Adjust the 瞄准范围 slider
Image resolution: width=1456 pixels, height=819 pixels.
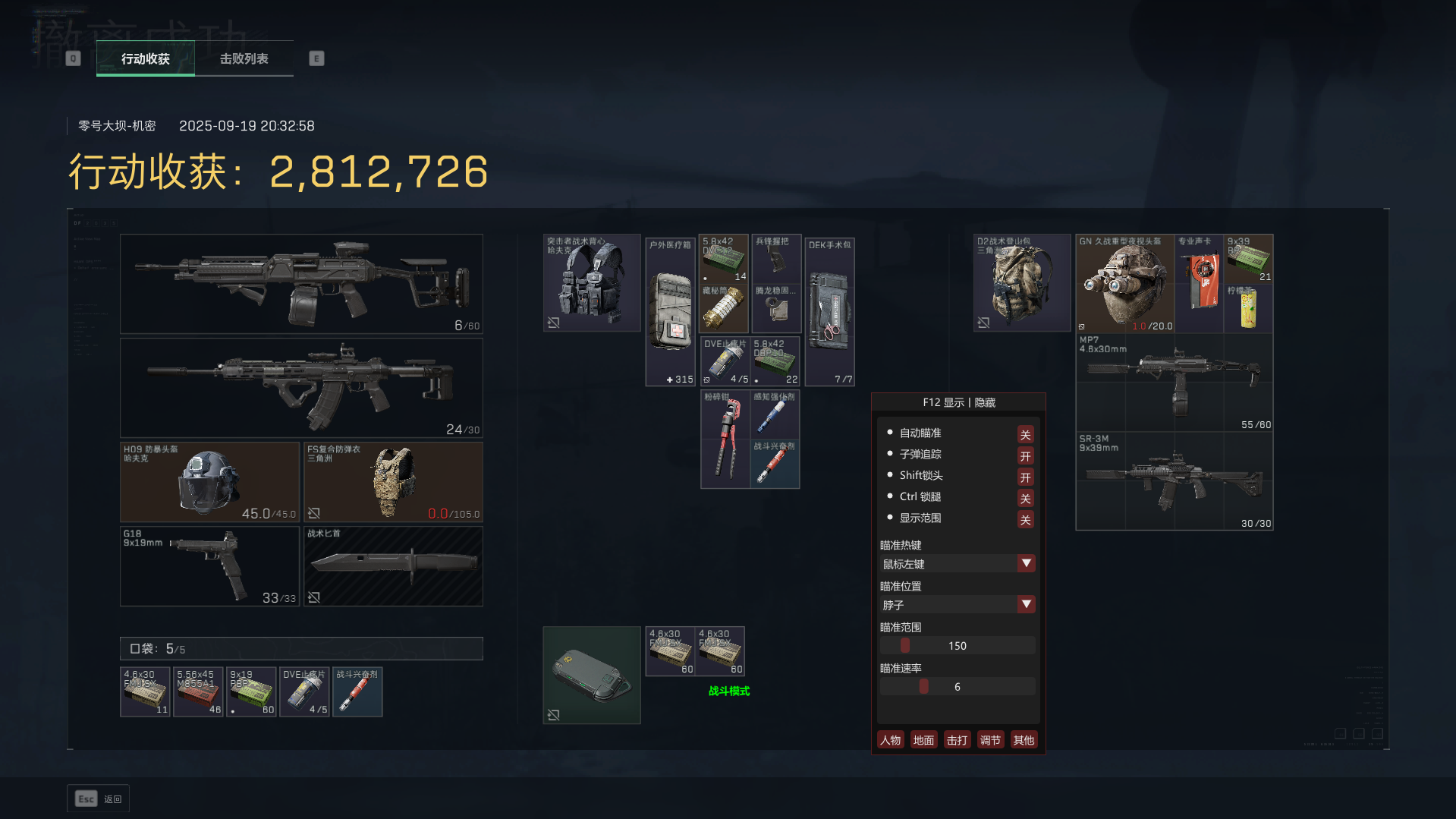pos(905,645)
